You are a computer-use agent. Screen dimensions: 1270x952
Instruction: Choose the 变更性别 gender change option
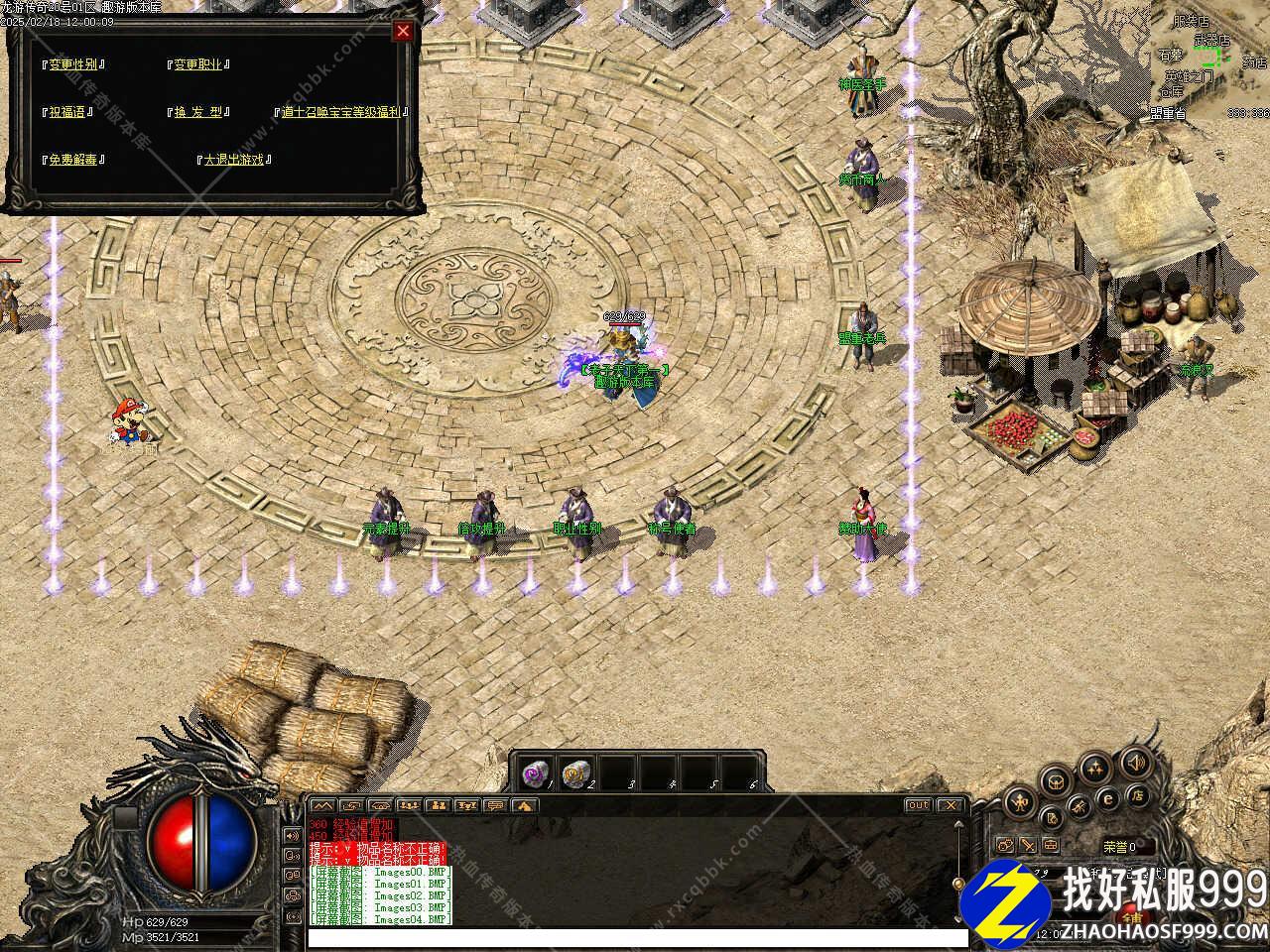pos(74,64)
